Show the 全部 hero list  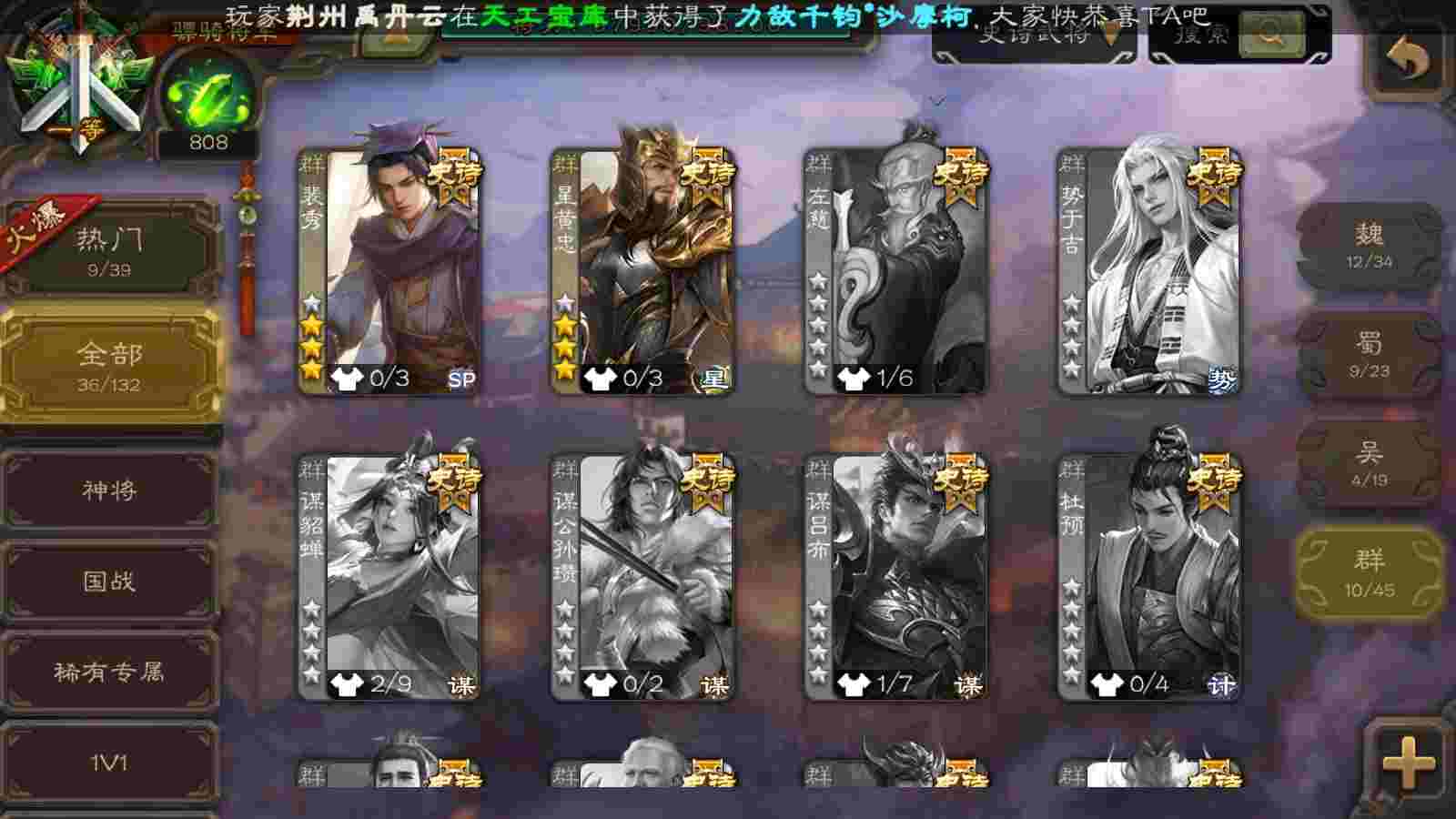109,366
